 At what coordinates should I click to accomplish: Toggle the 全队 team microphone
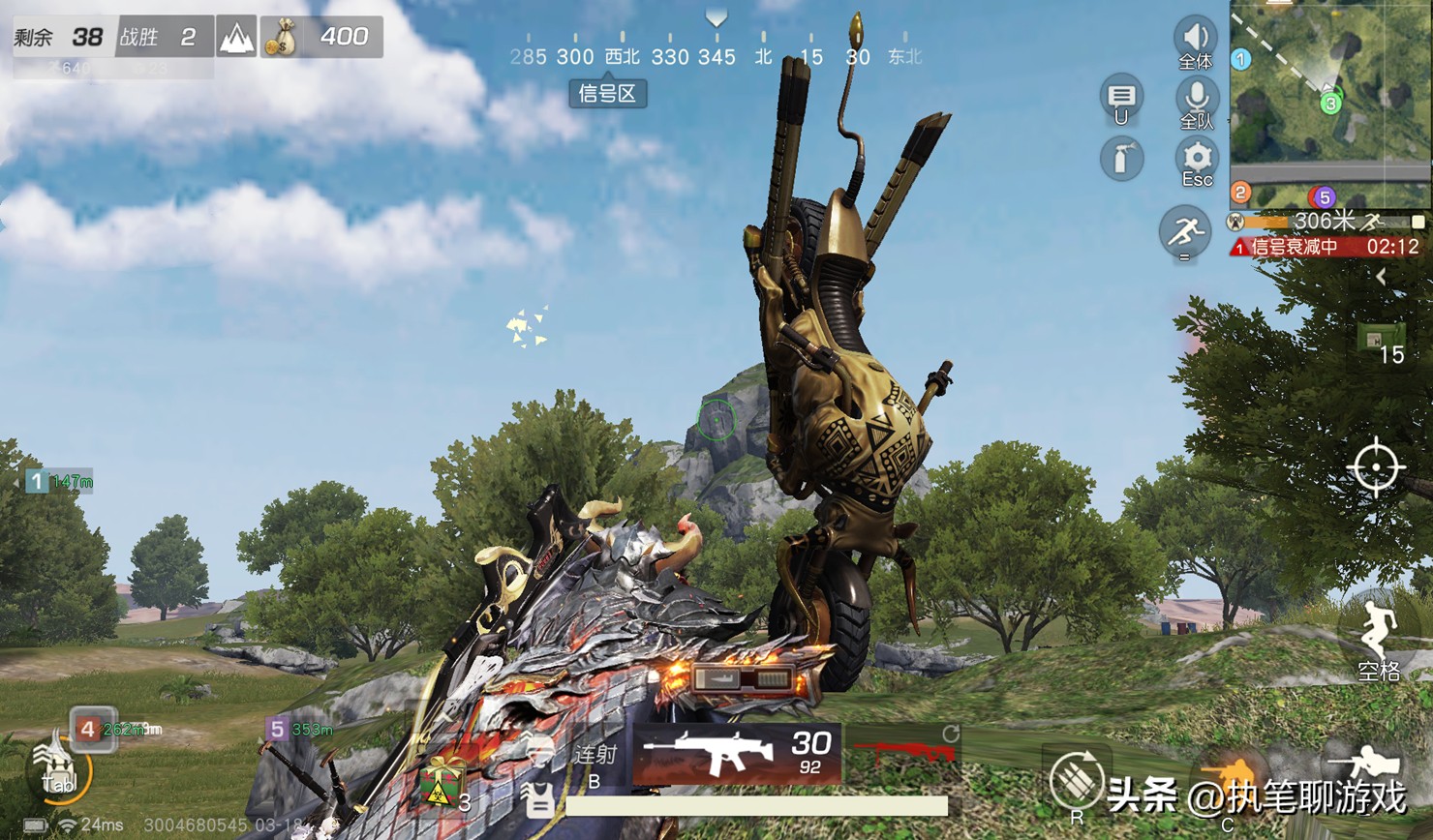coord(1197,98)
